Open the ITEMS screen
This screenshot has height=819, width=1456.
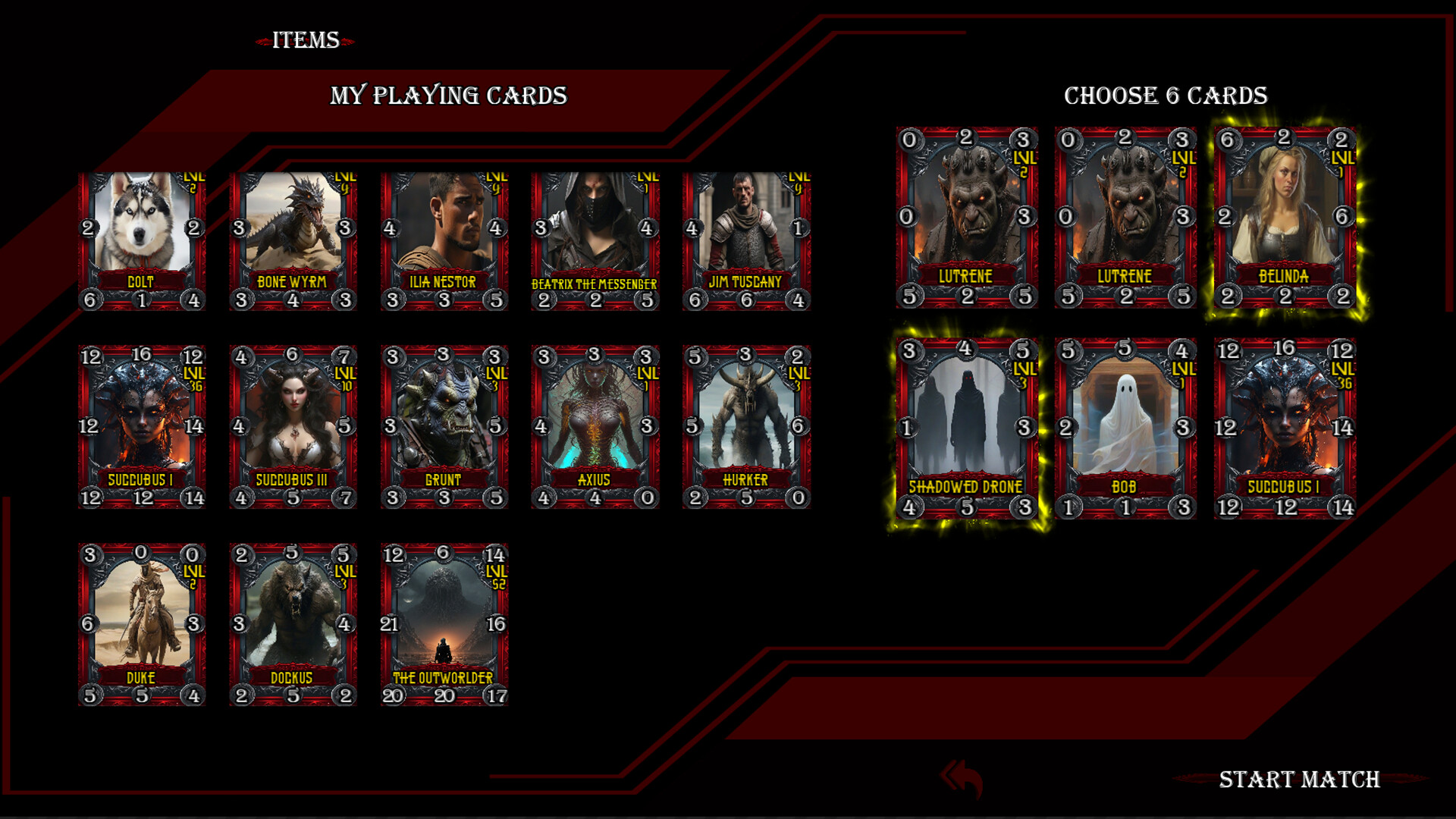(x=305, y=39)
